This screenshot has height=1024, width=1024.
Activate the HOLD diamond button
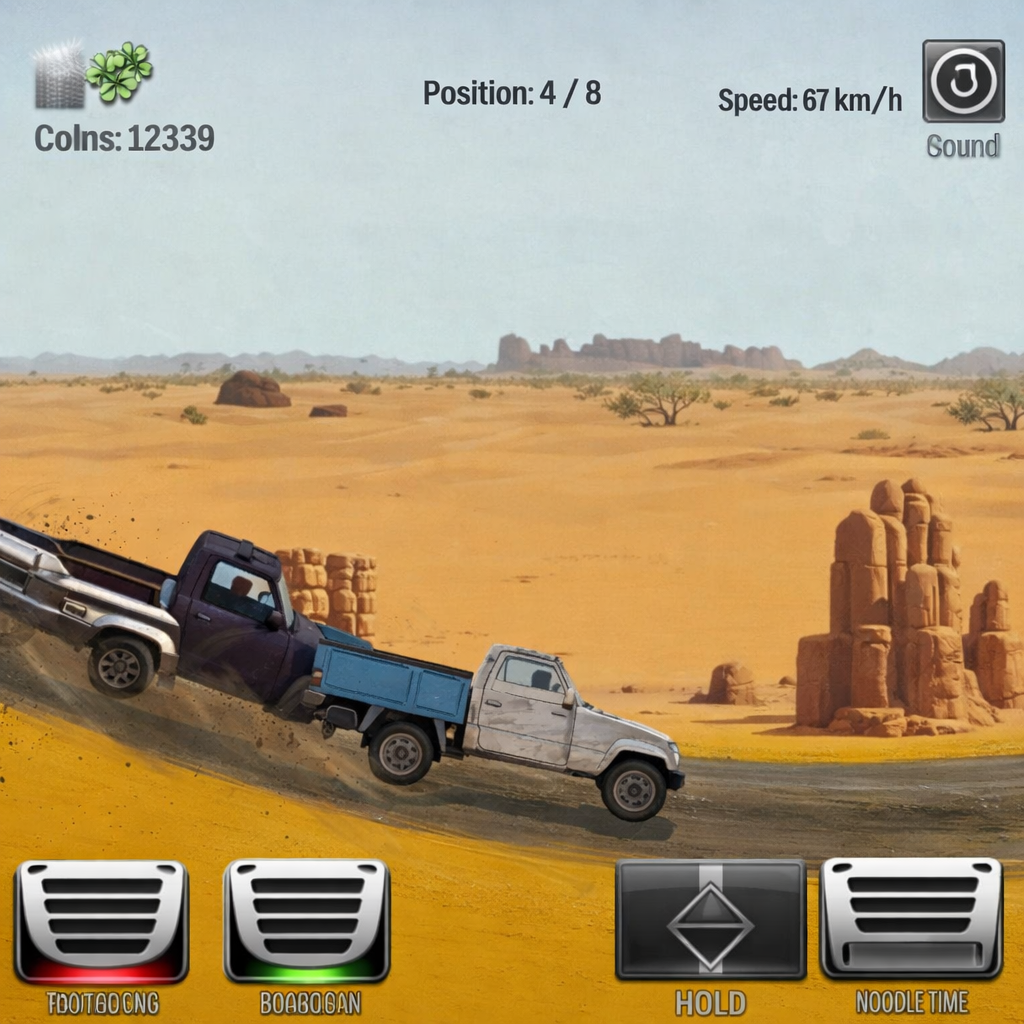[x=710, y=919]
